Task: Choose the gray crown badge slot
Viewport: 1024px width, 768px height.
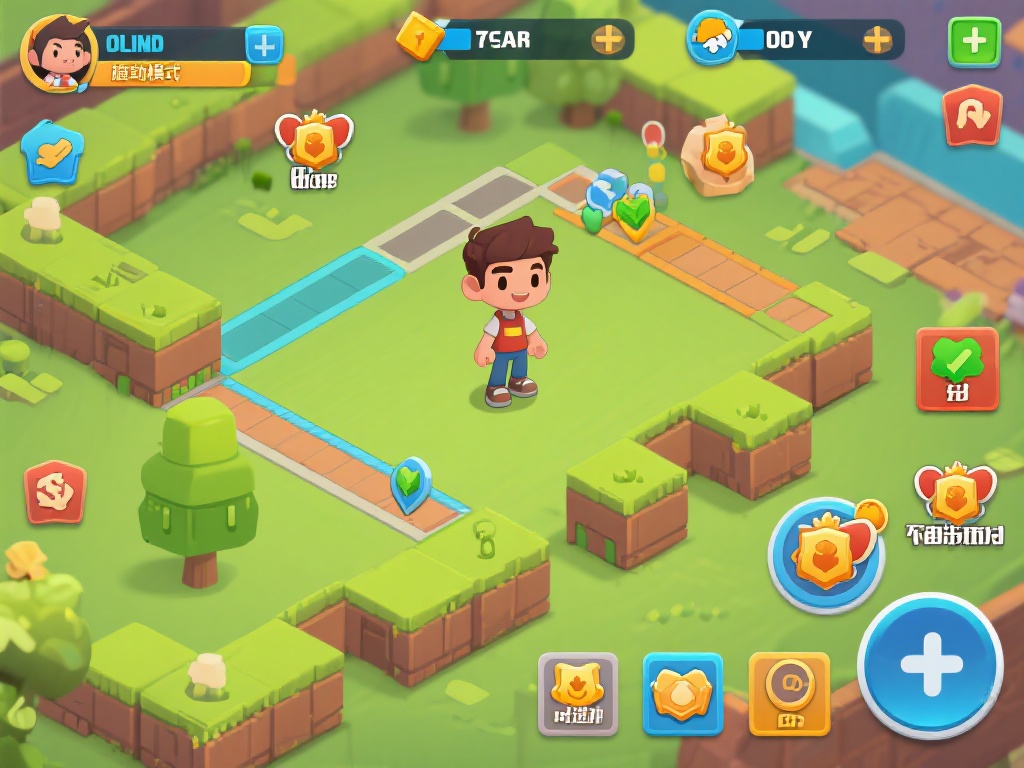Action: 577,693
